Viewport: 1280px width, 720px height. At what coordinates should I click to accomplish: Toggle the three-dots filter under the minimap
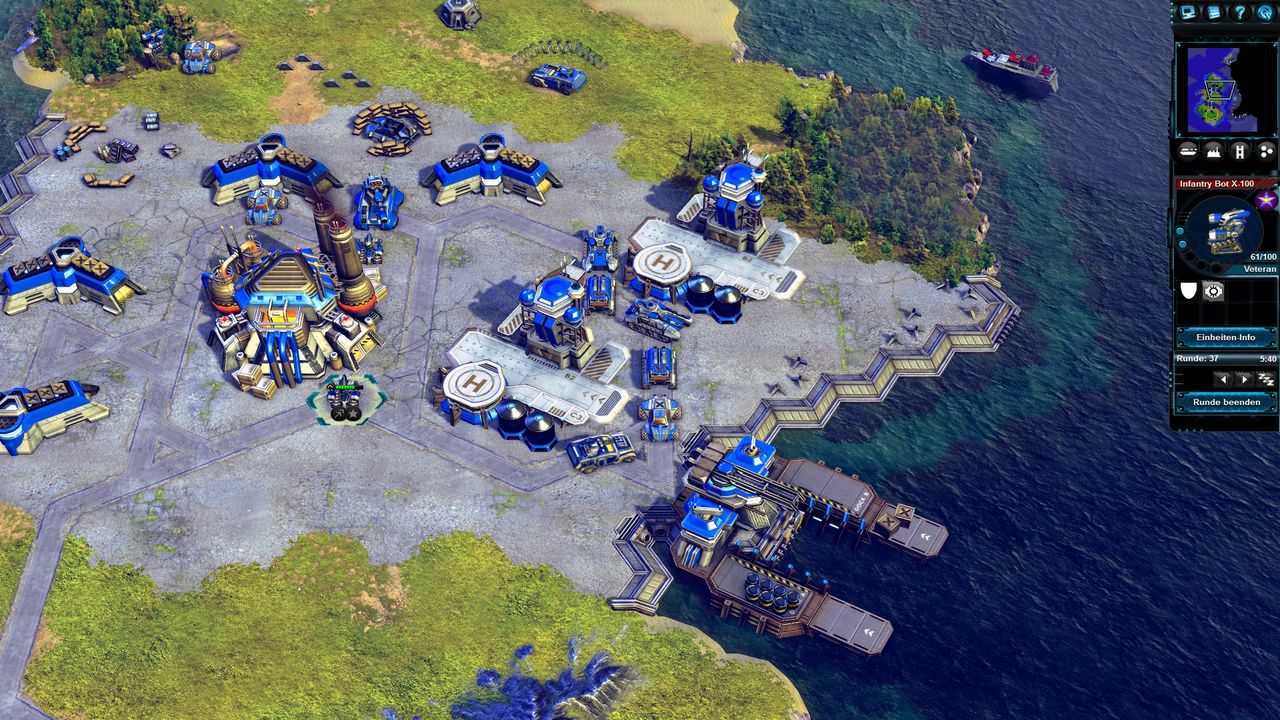tap(1265, 151)
